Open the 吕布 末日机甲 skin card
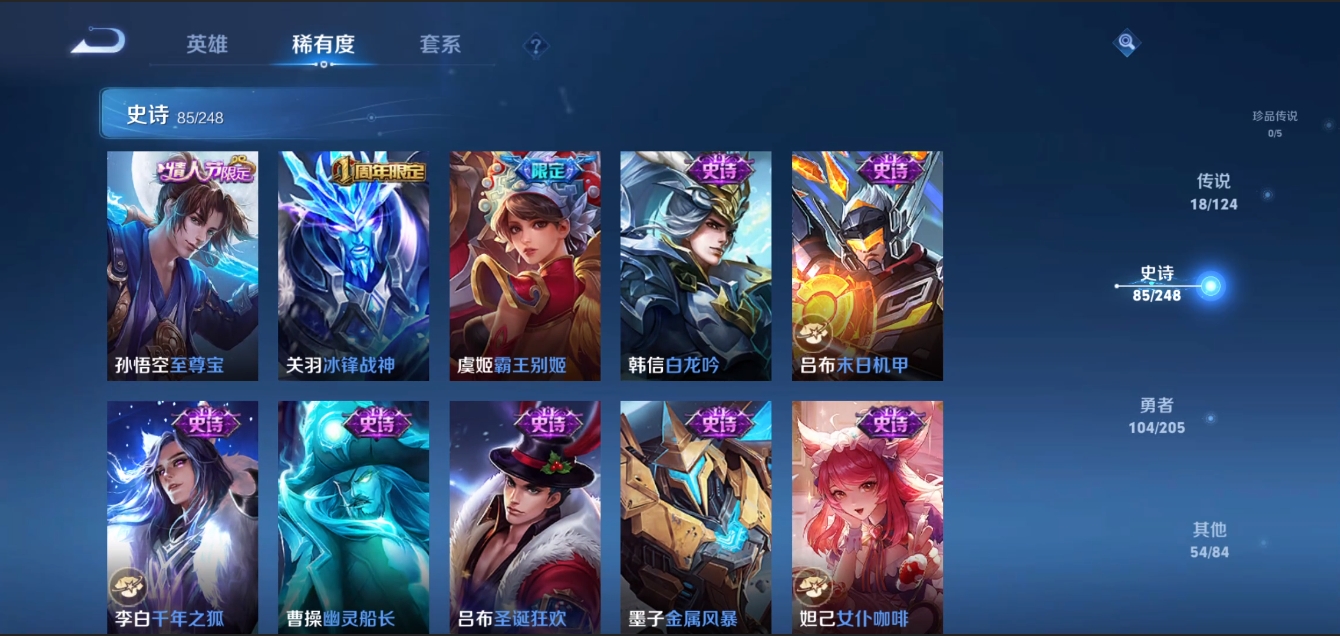This screenshot has height=636, width=1340. (867, 266)
